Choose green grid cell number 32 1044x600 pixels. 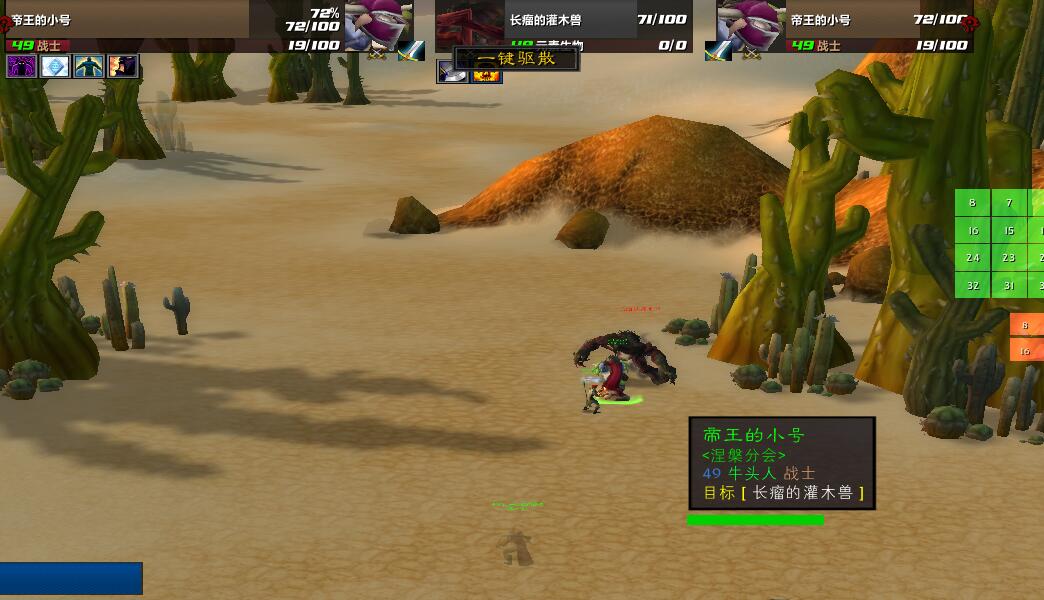click(x=972, y=286)
